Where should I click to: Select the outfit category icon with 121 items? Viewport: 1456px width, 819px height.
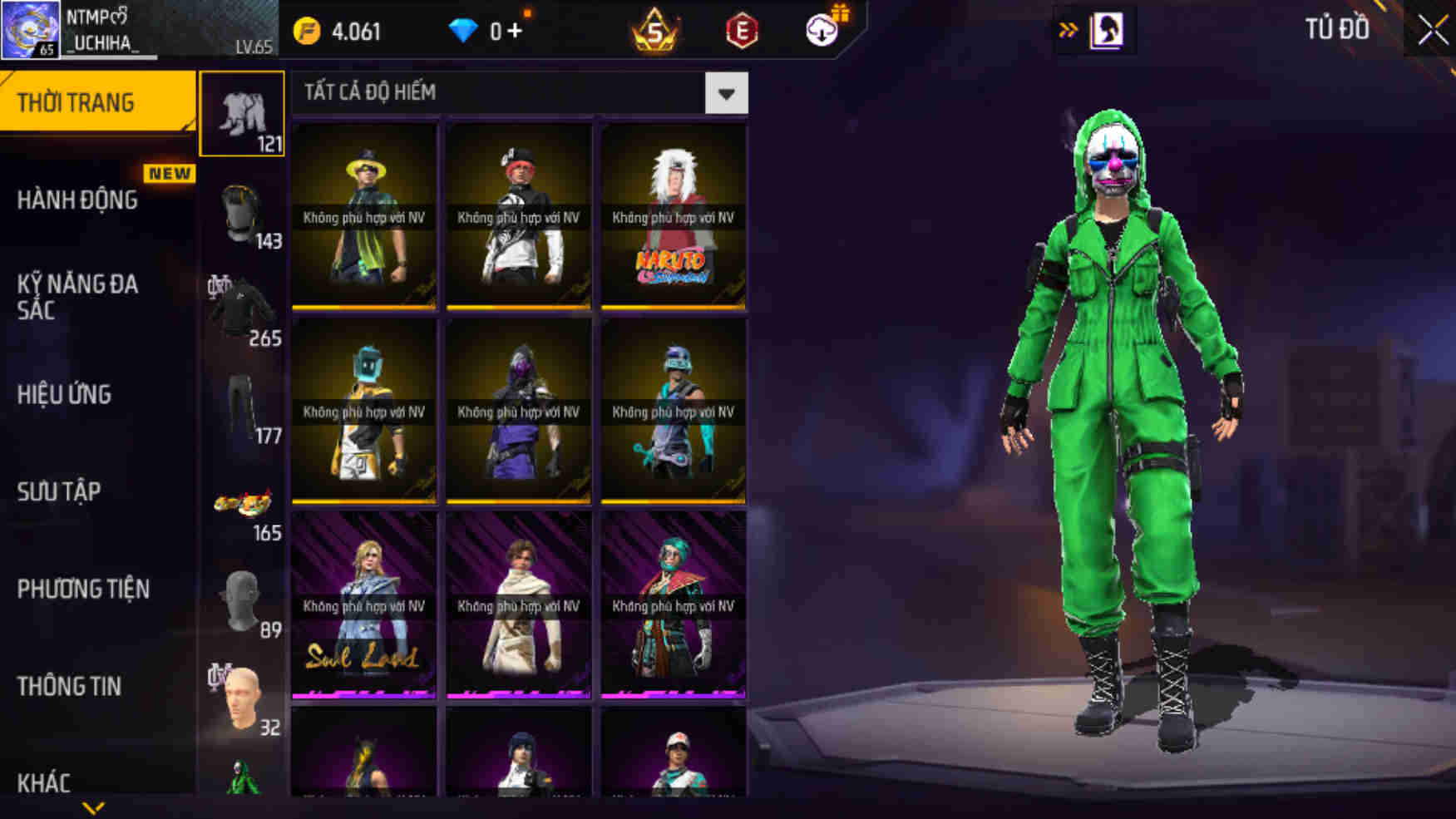pos(241,112)
